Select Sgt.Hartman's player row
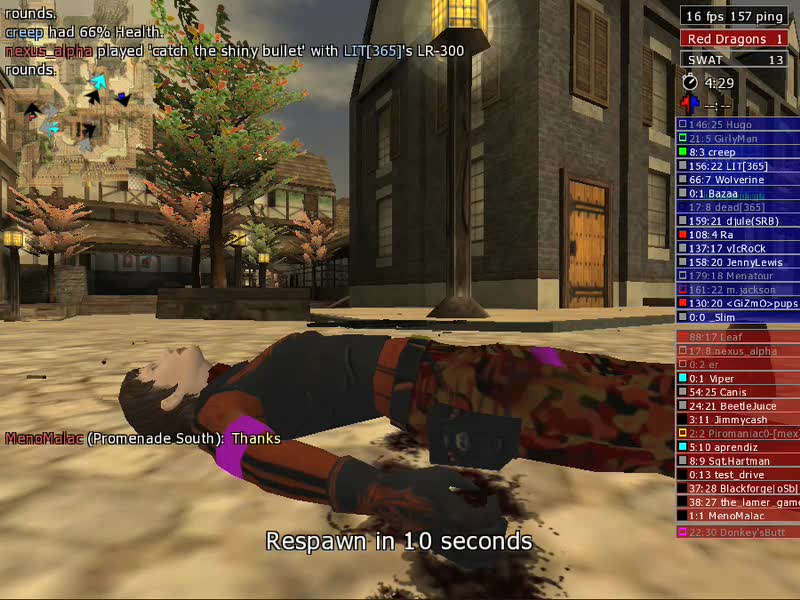The width and height of the screenshot is (800, 600). pos(737,461)
